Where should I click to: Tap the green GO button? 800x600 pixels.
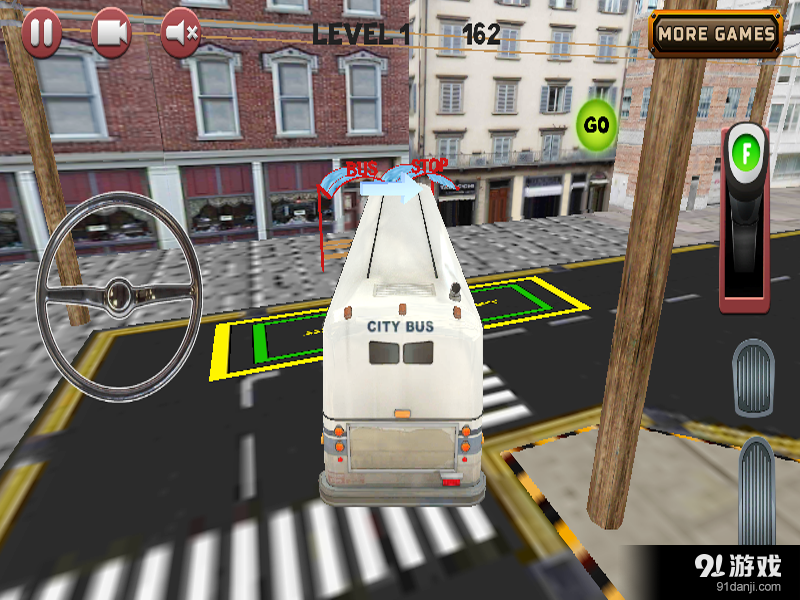coord(596,125)
